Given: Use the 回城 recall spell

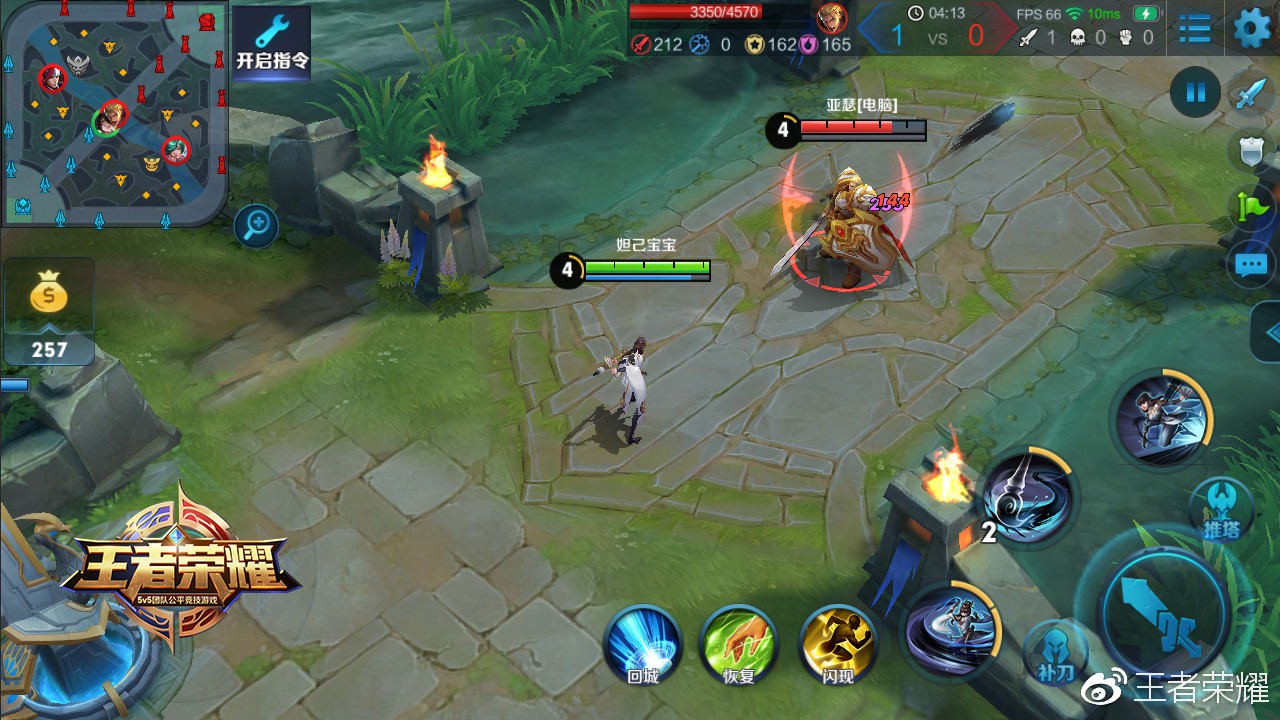Looking at the screenshot, I should [643, 646].
